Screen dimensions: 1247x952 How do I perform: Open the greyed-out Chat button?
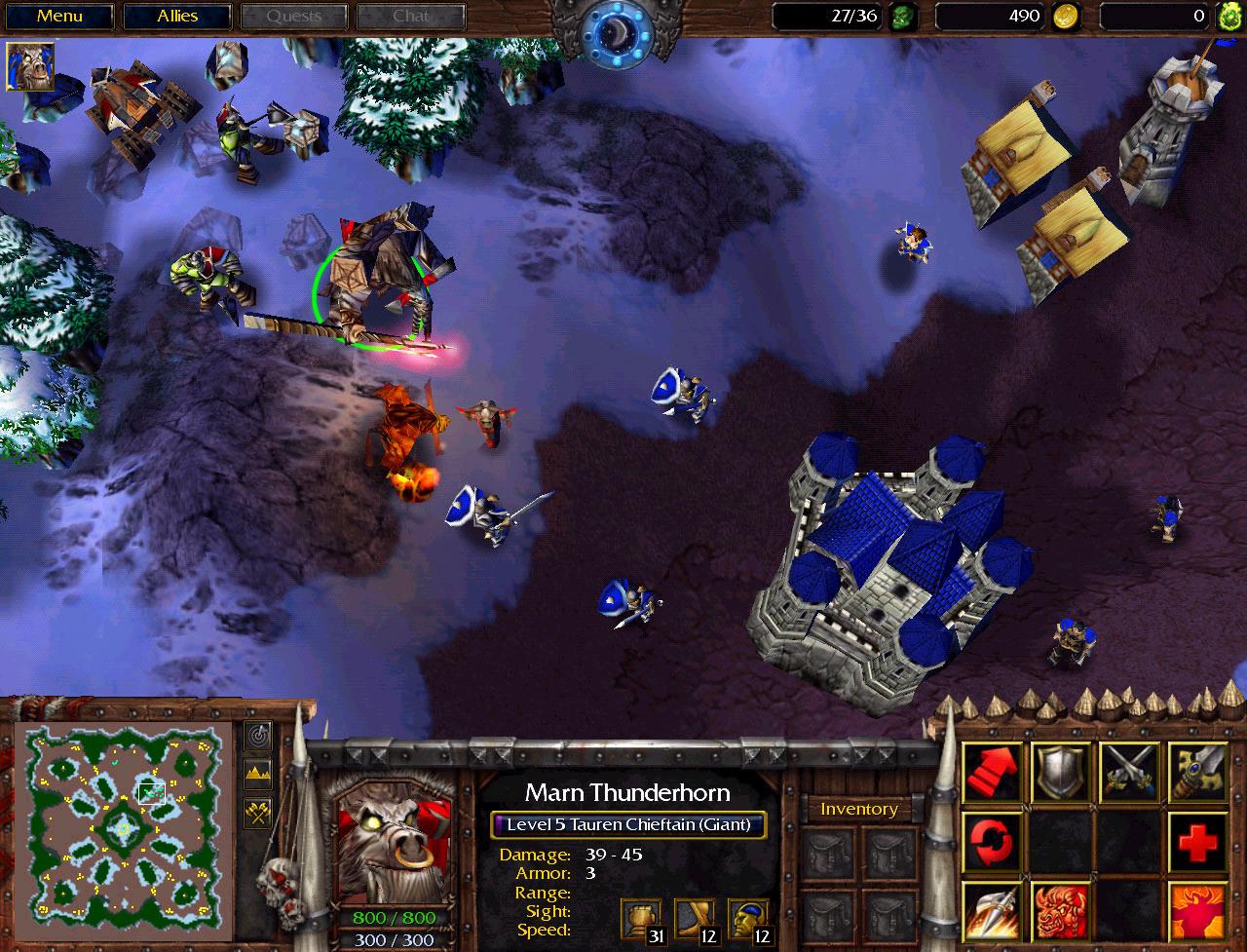(x=410, y=17)
